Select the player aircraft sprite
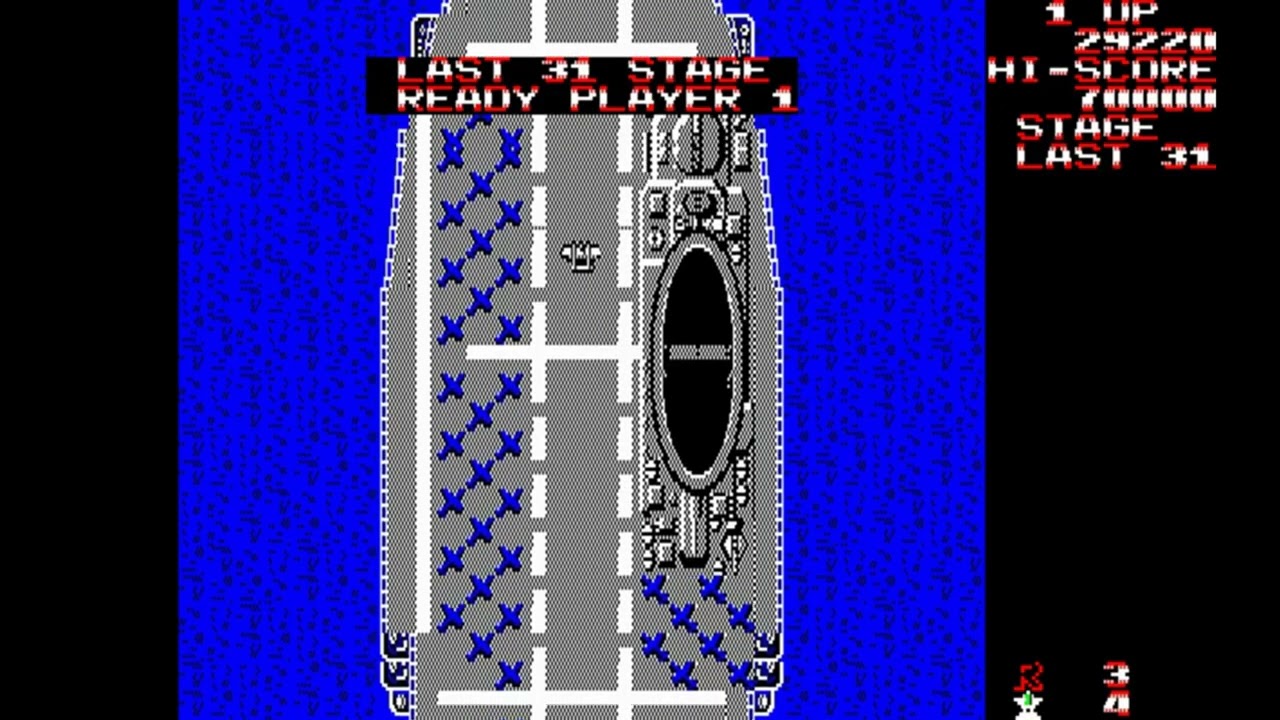Viewport: 1280px width, 720px height. tap(581, 257)
